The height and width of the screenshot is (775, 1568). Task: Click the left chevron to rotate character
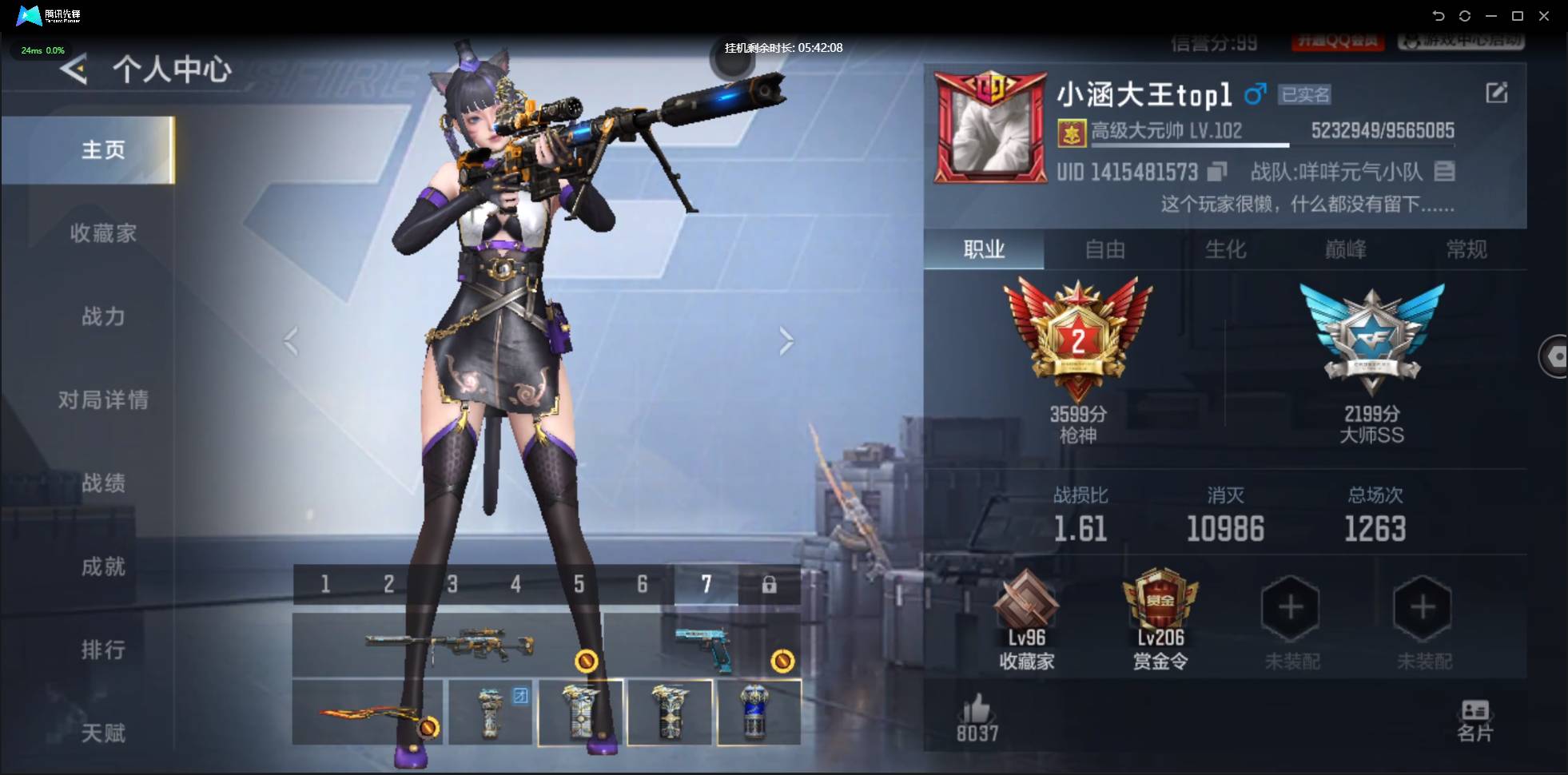point(291,340)
